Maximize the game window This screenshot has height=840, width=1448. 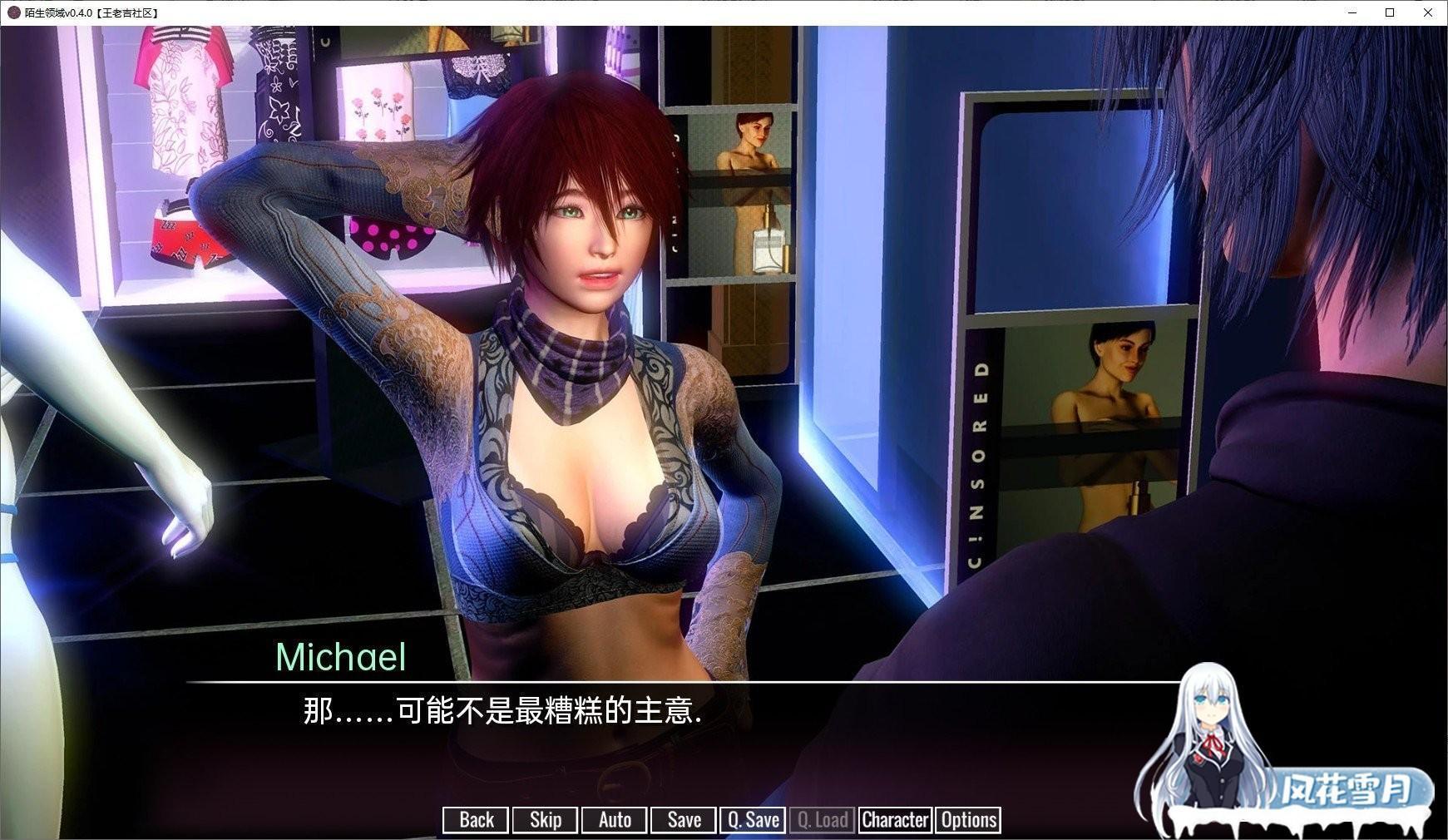[x=1390, y=12]
